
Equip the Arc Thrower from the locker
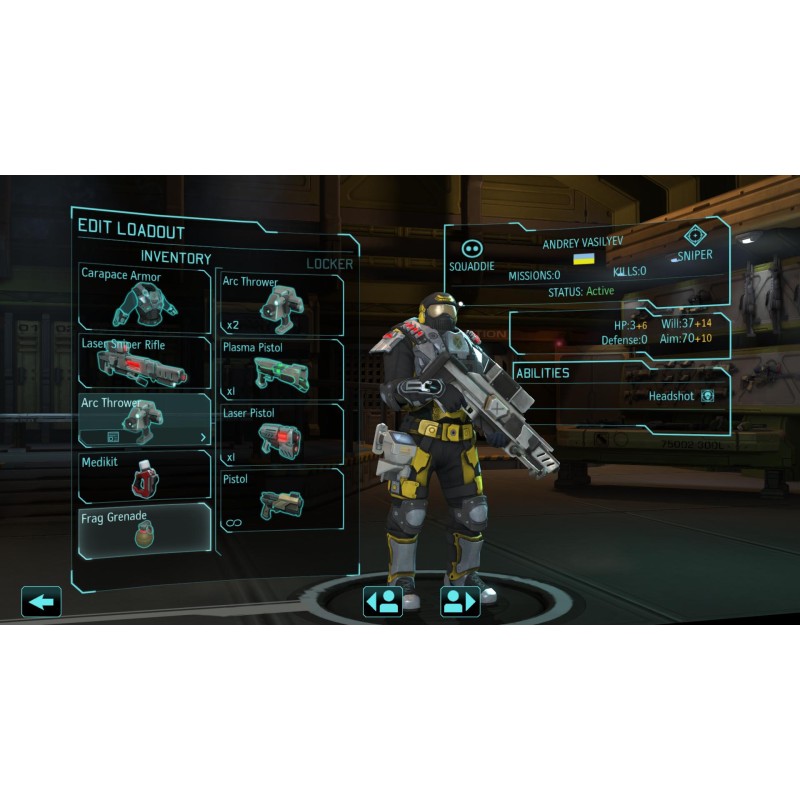(x=280, y=305)
